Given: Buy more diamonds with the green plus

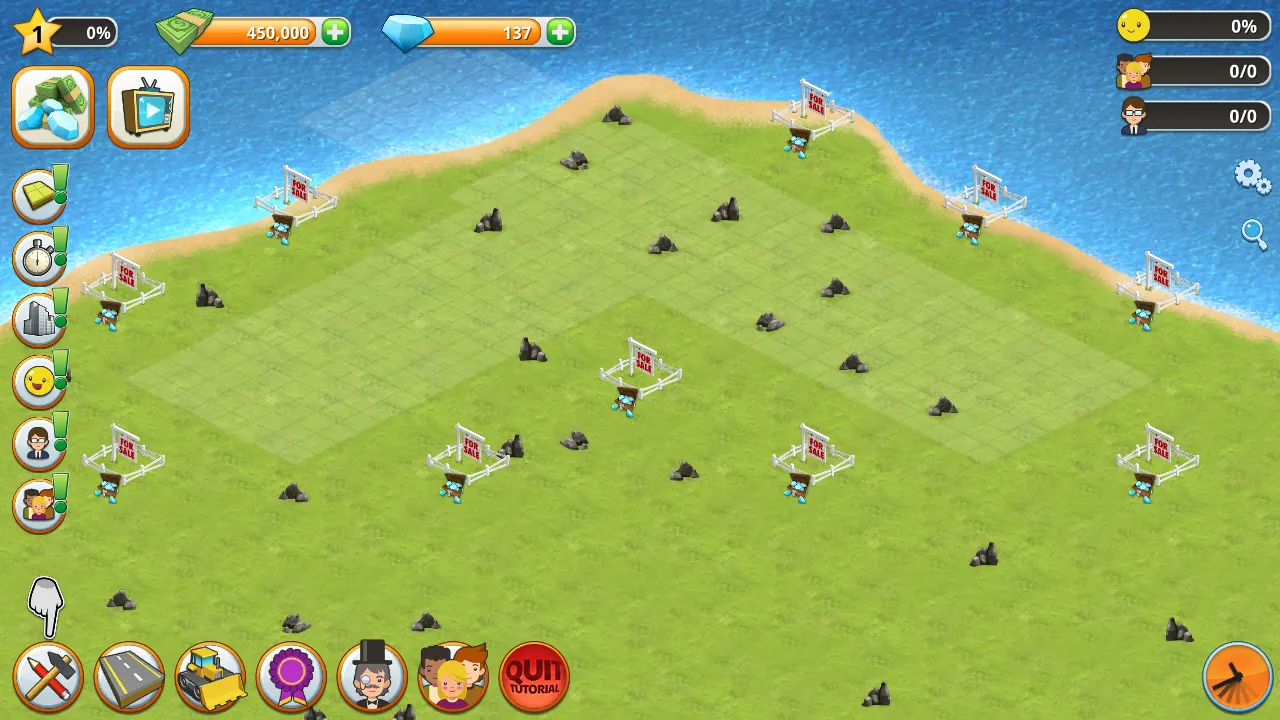Looking at the screenshot, I should click(x=559, y=32).
